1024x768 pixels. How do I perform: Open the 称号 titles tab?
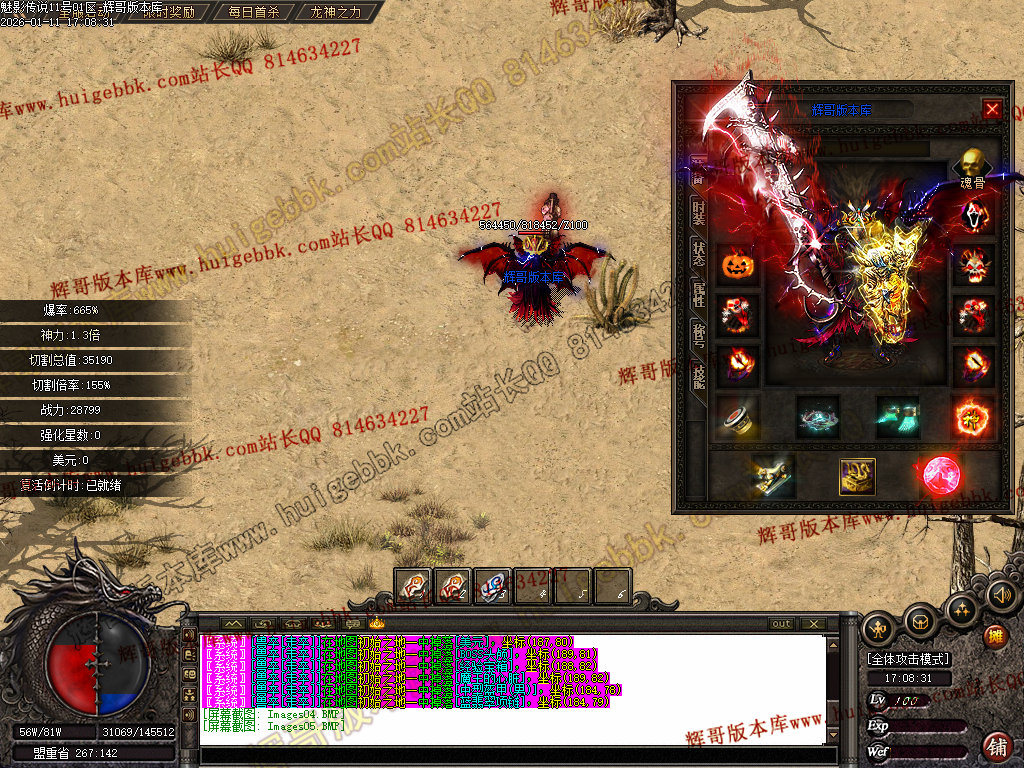698,335
